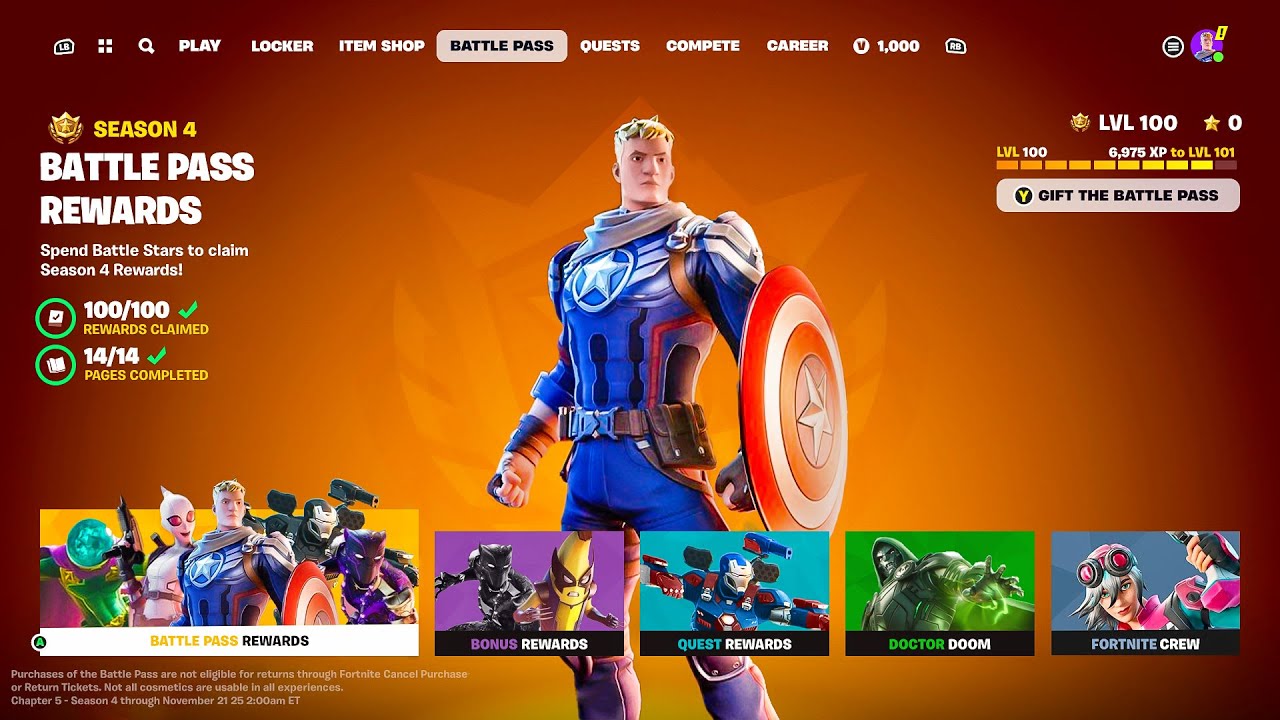Select the Compete menu item
Viewport: 1280px width, 720px height.
(x=703, y=46)
